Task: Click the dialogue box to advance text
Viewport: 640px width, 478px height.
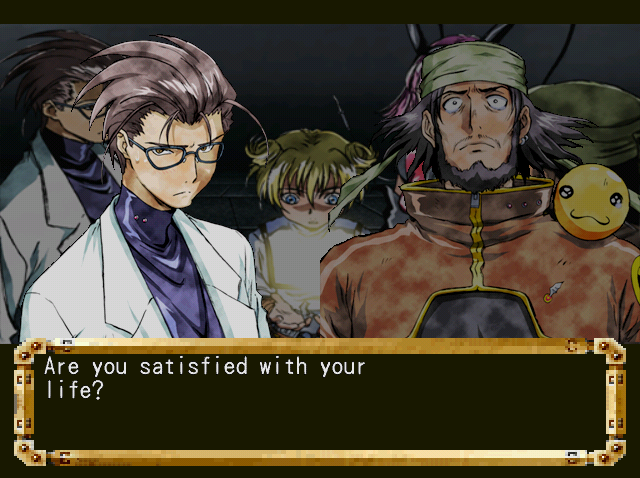Action: pos(319,402)
